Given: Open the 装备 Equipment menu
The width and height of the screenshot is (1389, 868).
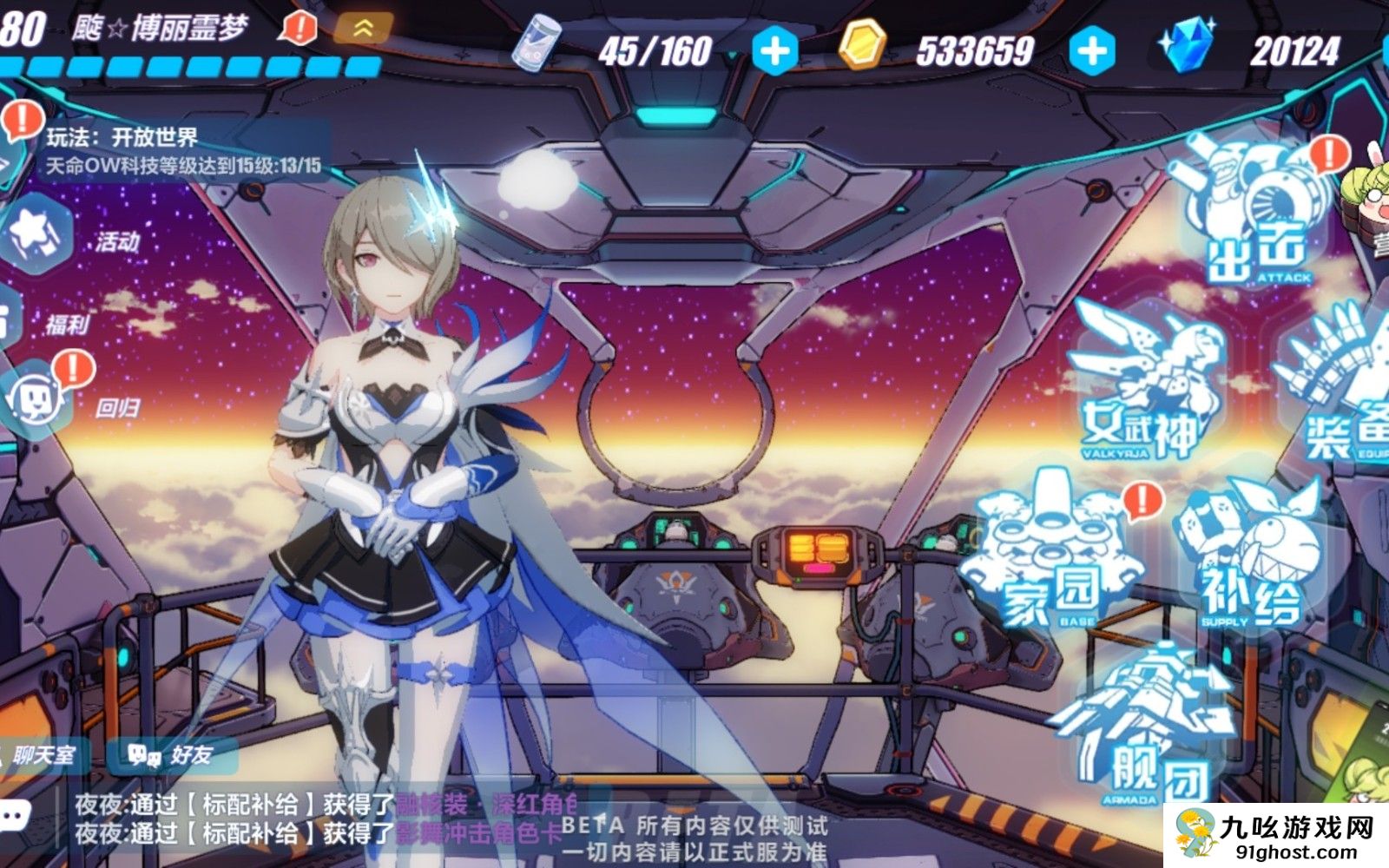Looking at the screenshot, I should 1341,391.
